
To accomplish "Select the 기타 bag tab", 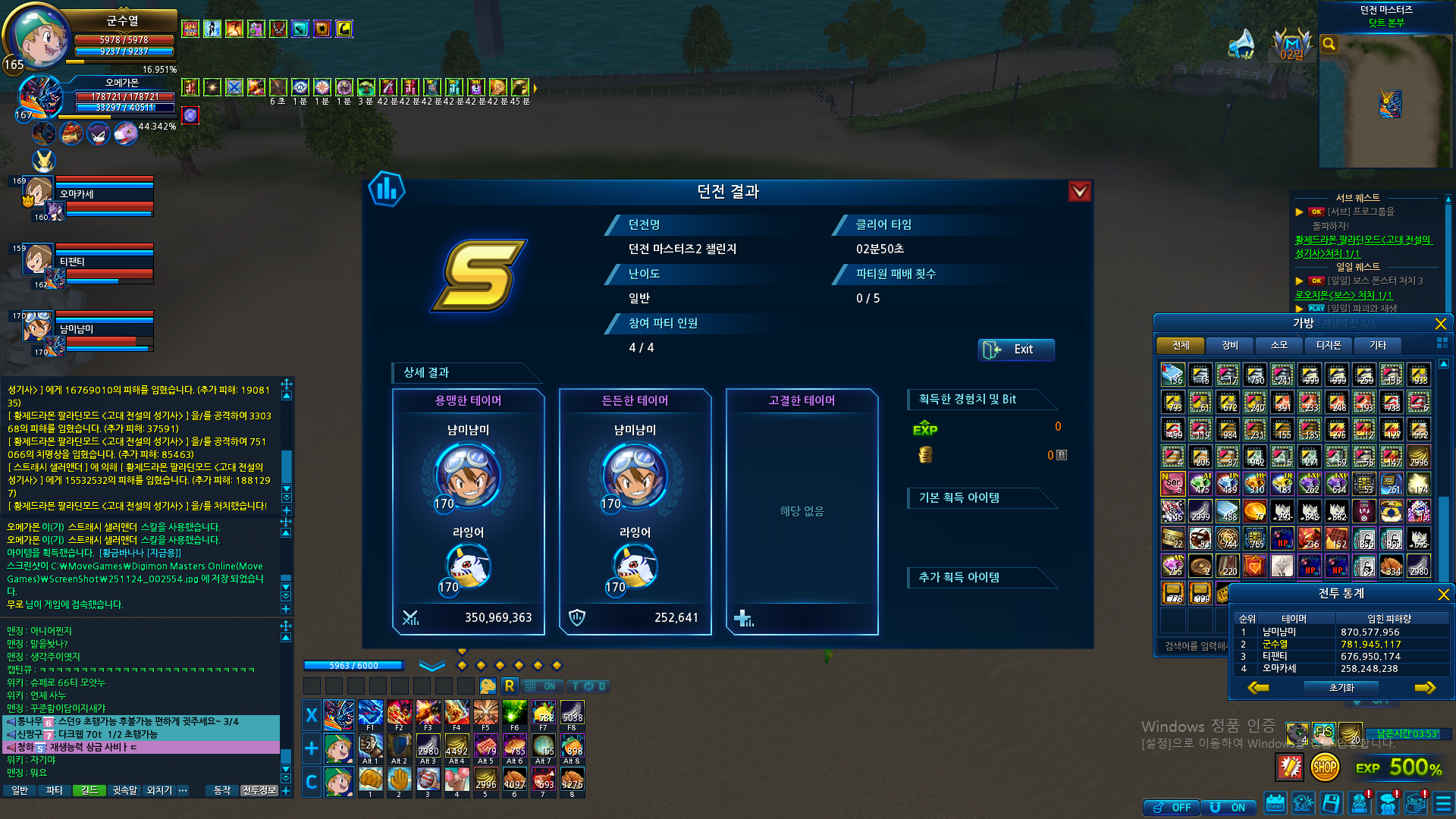I will coord(1377,346).
